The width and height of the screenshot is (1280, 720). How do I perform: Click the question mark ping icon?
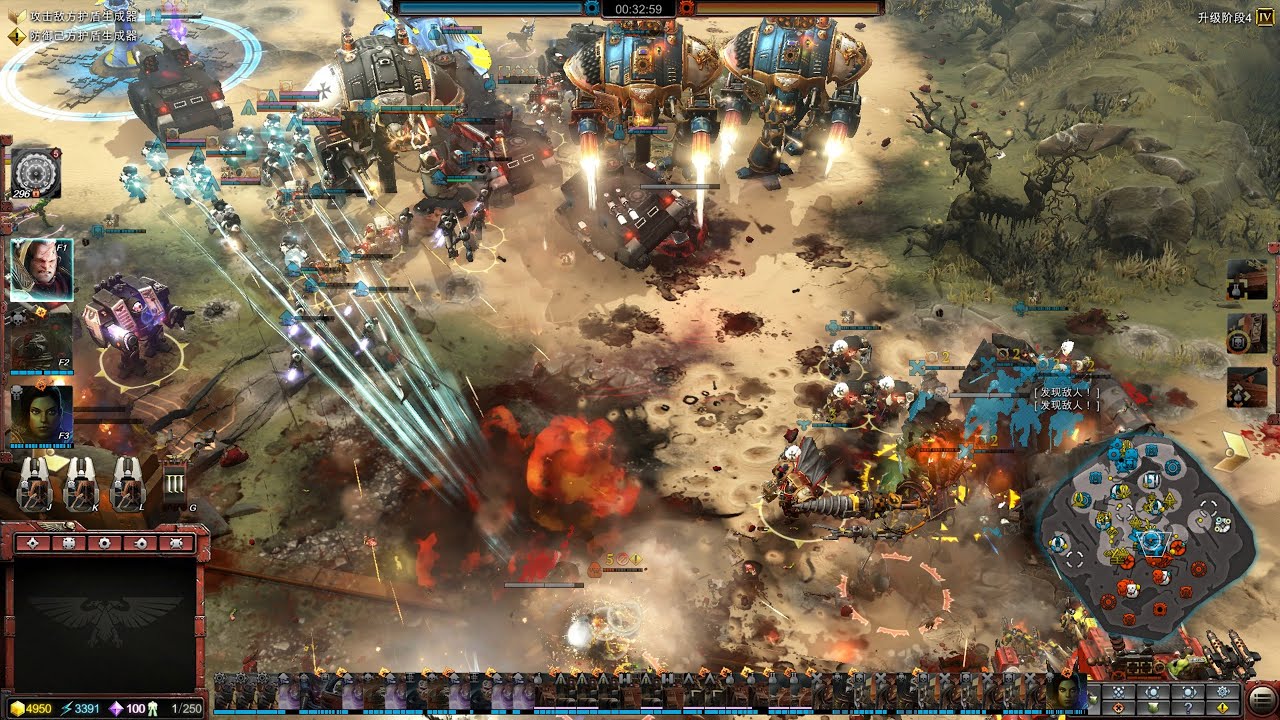click(x=1190, y=709)
